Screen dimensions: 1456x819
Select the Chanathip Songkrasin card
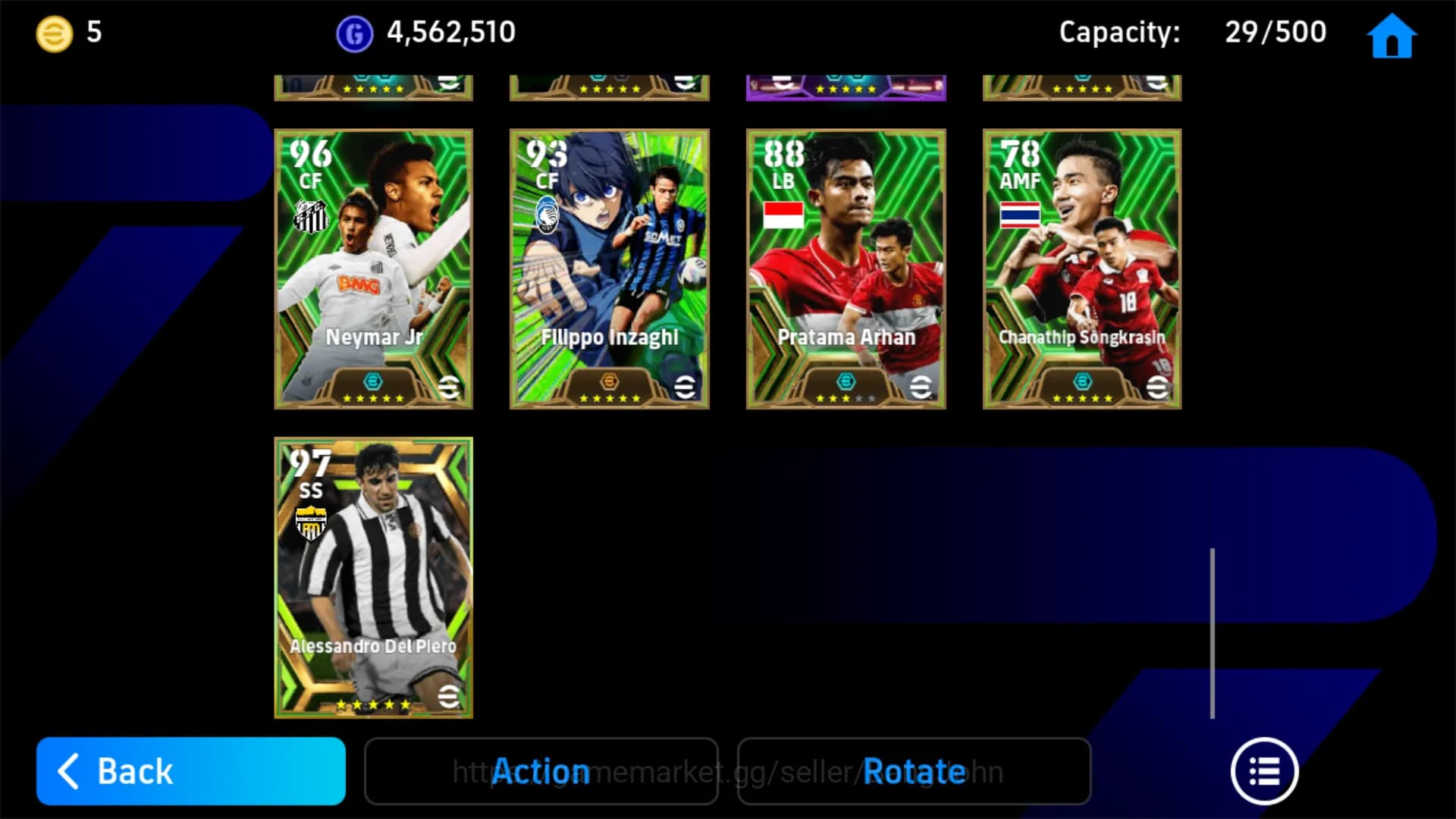point(1081,267)
